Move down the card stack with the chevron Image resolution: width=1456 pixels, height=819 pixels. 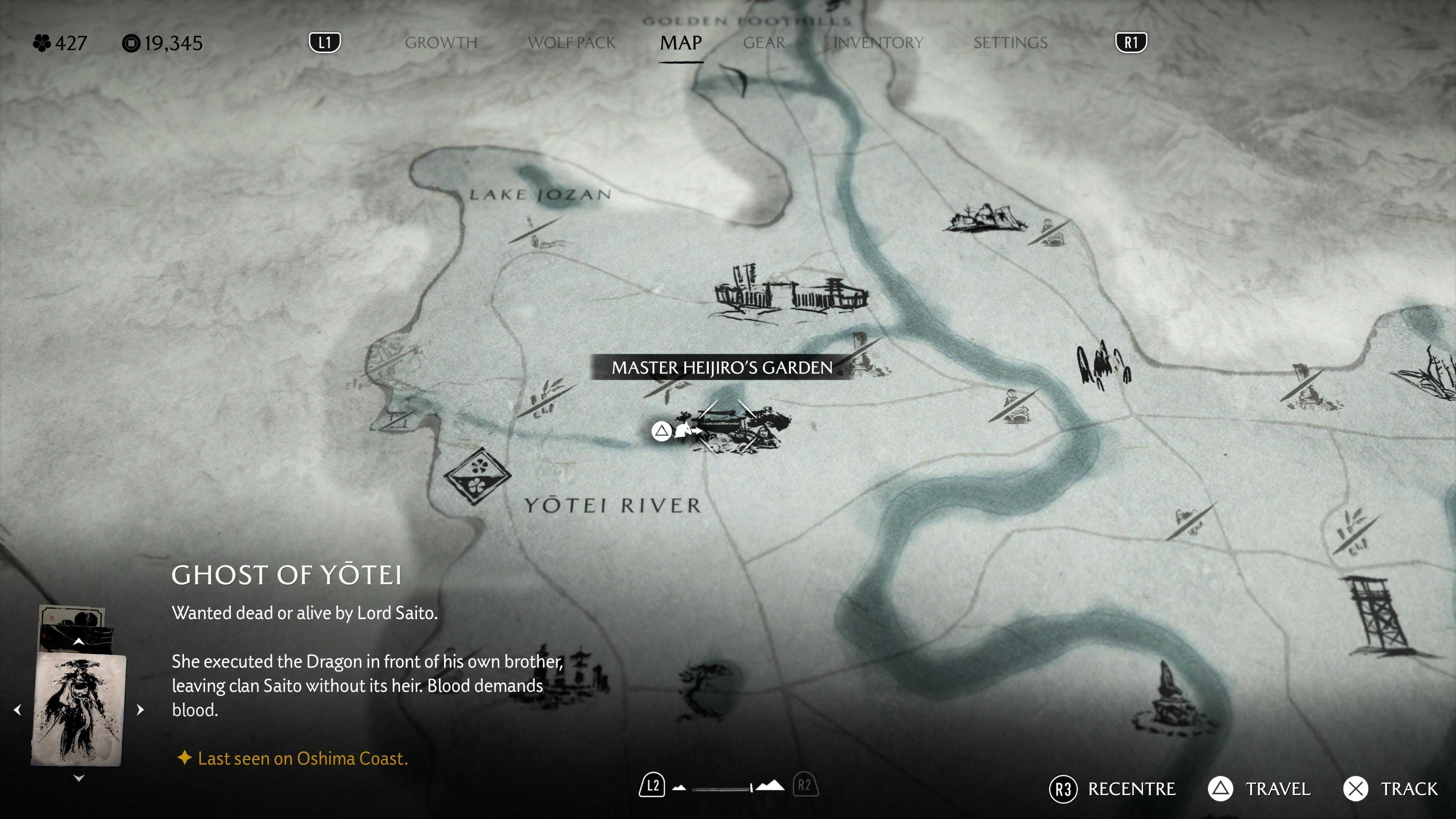[79, 778]
